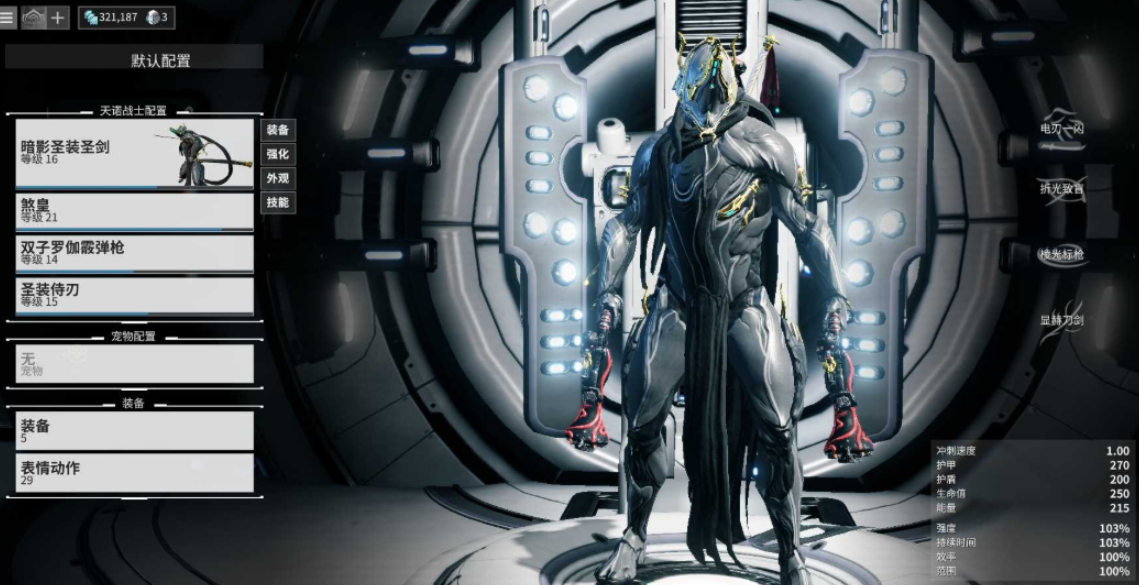The width and height of the screenshot is (1139, 585).
Task: Select the 暗影圣装圣剑 warframe slot
Action: tap(134, 153)
